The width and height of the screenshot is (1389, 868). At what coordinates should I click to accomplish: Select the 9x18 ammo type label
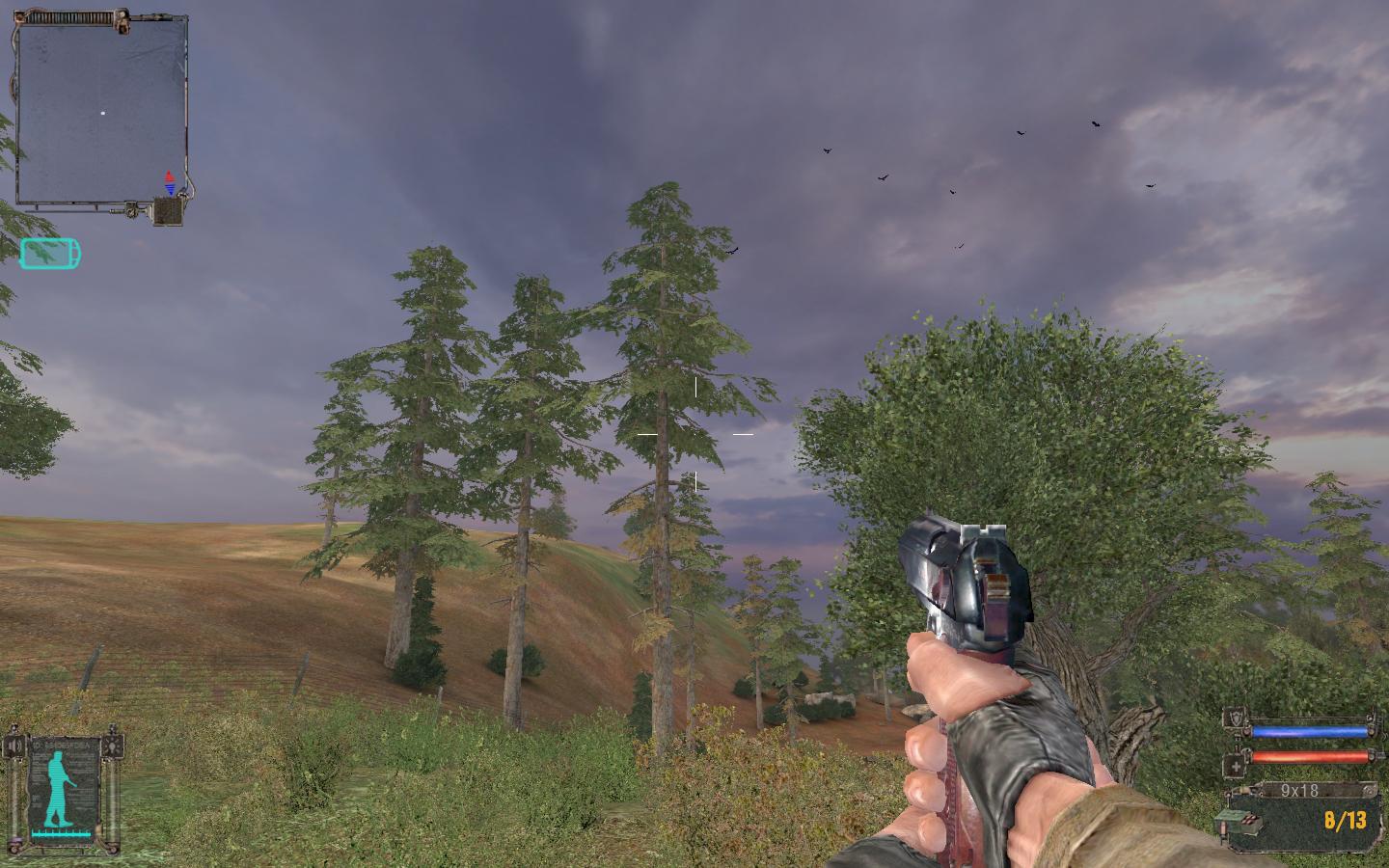pos(1298,791)
